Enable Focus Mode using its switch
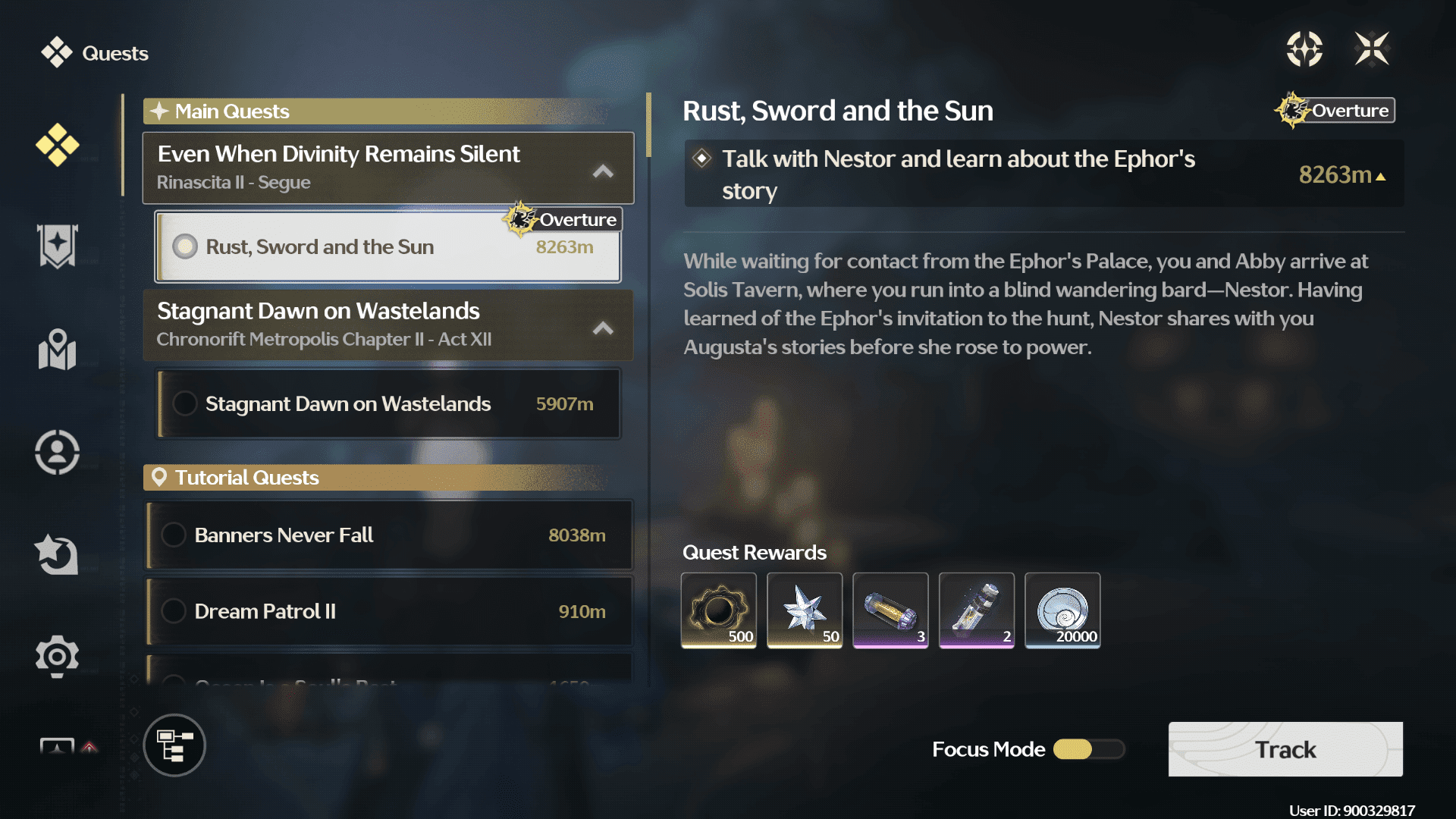The image size is (1456, 819). (1089, 749)
